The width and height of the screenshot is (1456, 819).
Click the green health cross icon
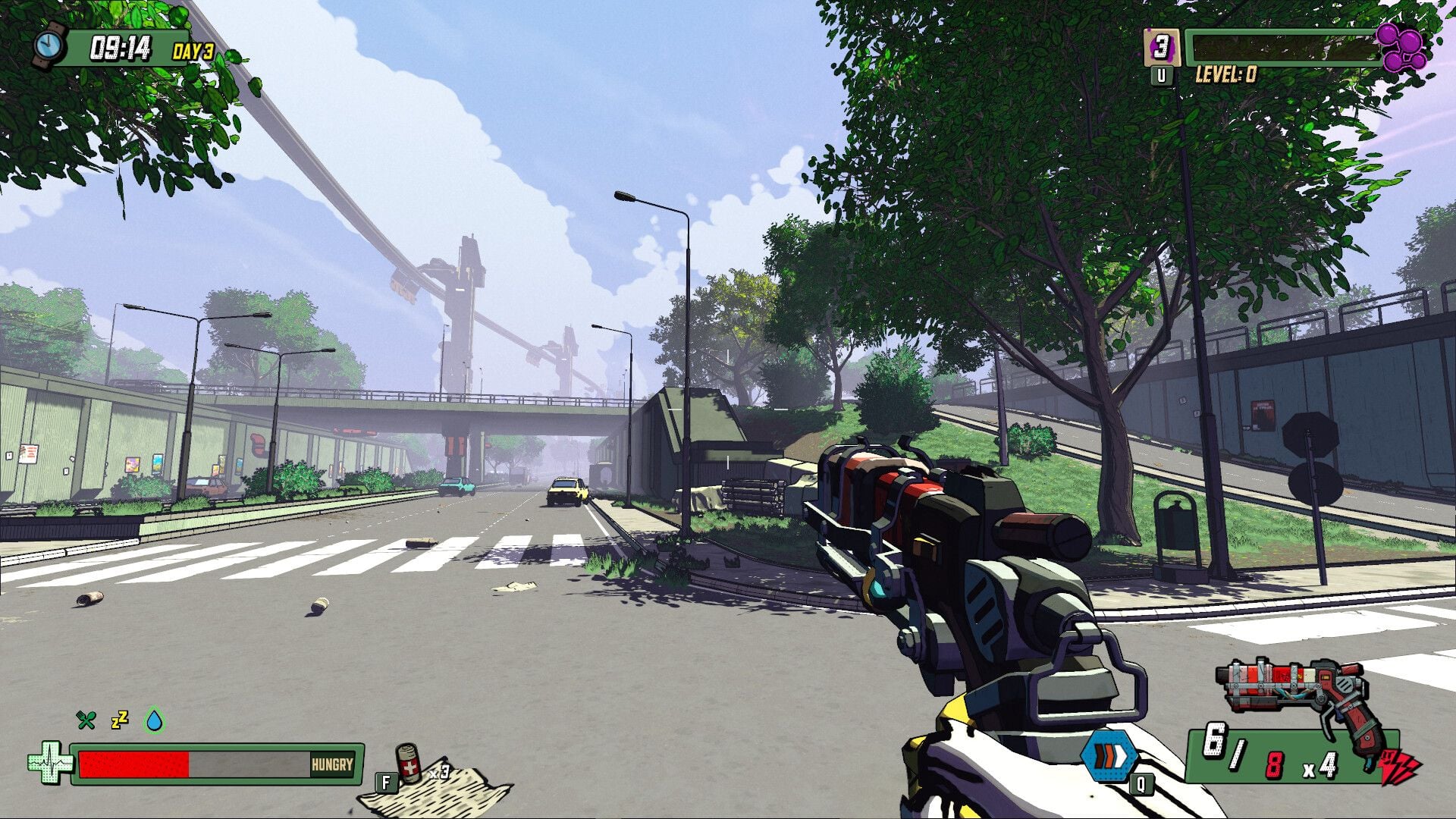pos(50,763)
